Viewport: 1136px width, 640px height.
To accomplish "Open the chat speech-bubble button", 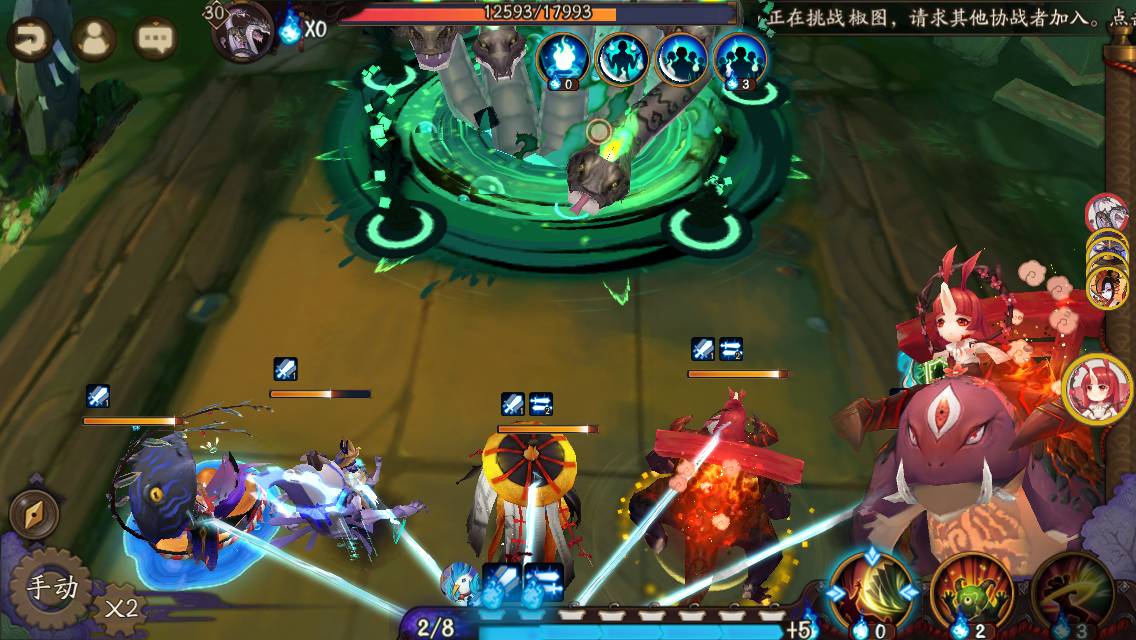I will click(156, 39).
